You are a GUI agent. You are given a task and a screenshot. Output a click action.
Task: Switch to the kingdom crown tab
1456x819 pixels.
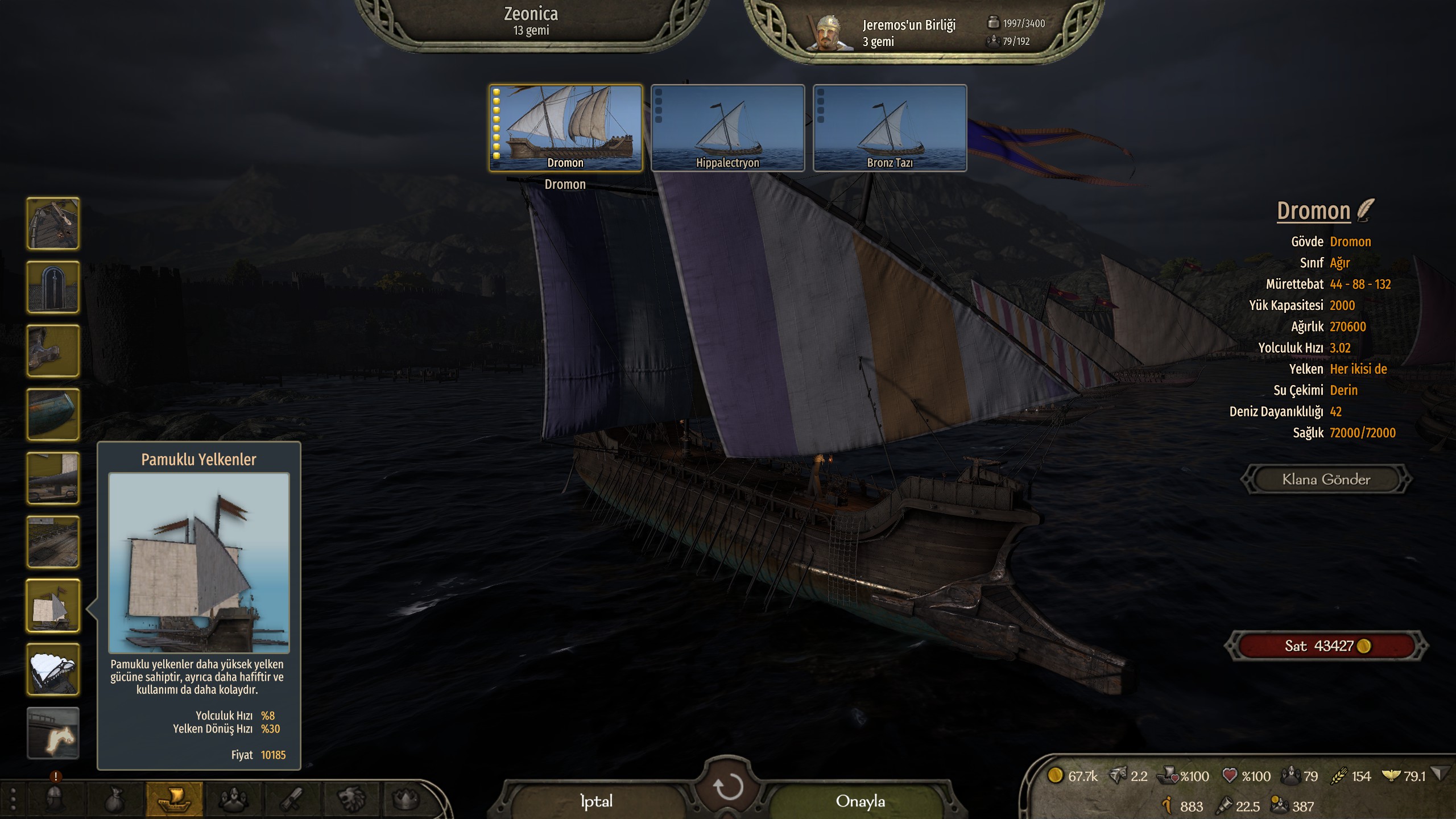coord(405,799)
